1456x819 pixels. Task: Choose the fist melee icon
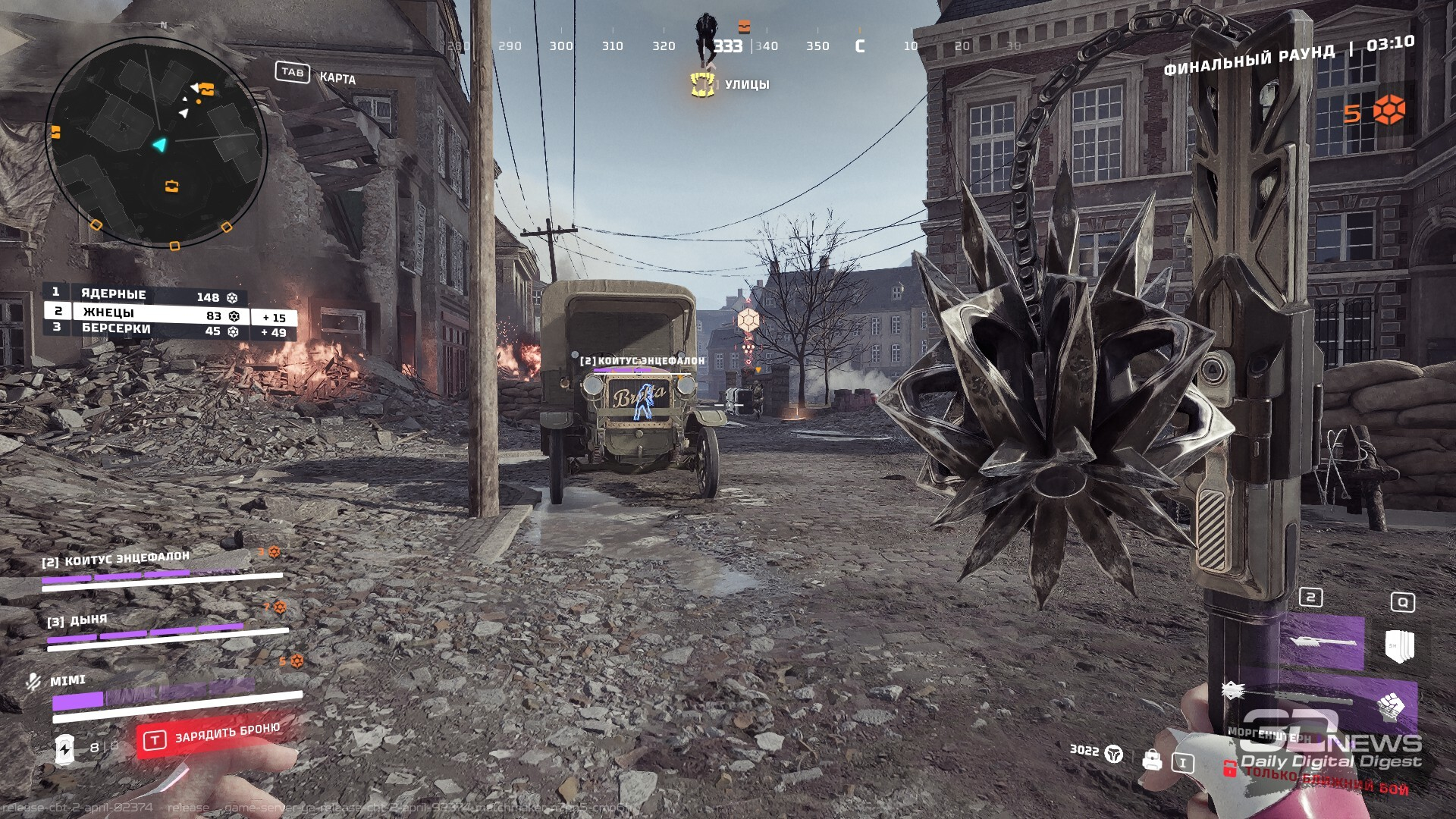coord(1391,707)
